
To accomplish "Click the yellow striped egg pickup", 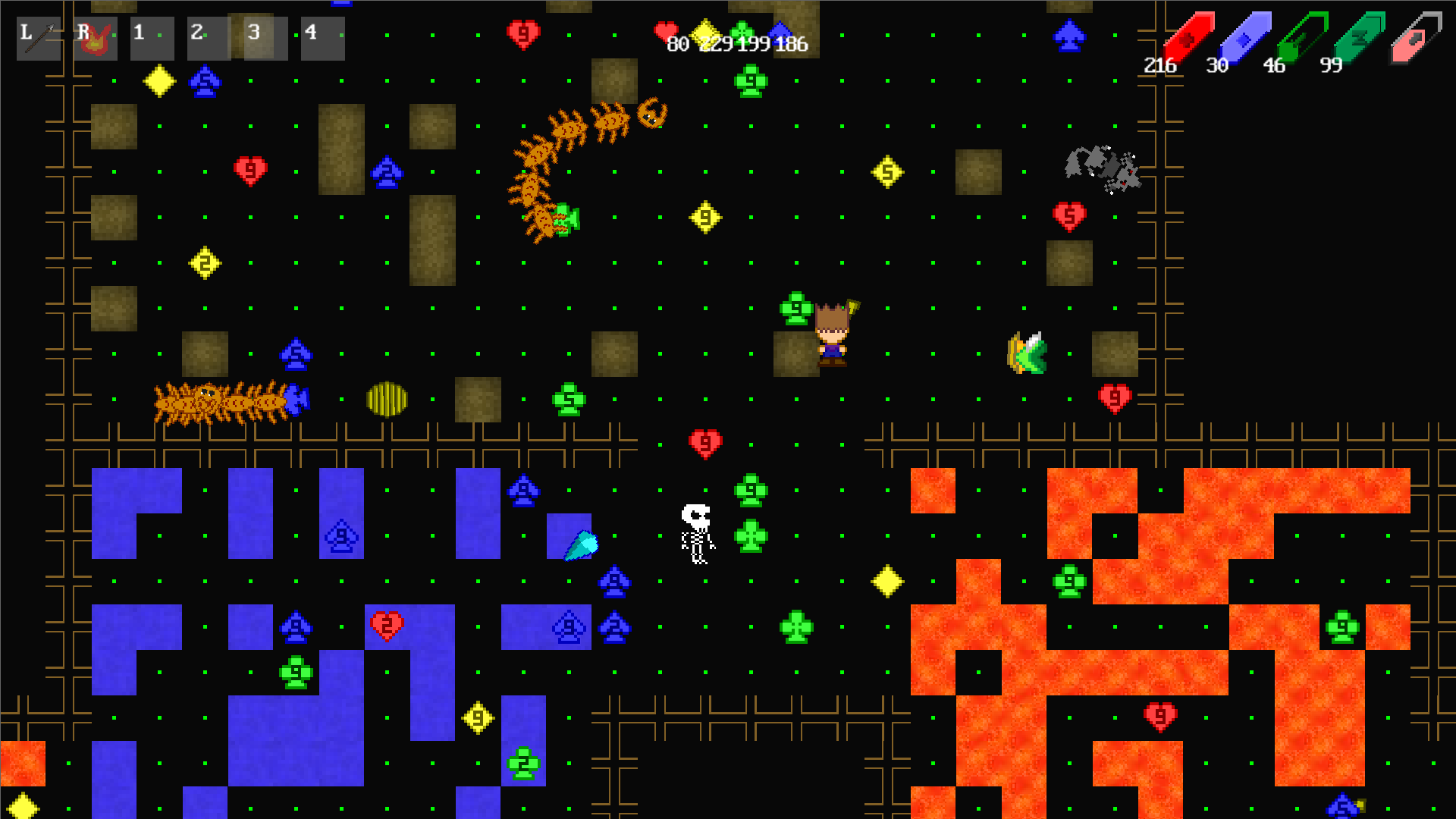I will click(387, 398).
